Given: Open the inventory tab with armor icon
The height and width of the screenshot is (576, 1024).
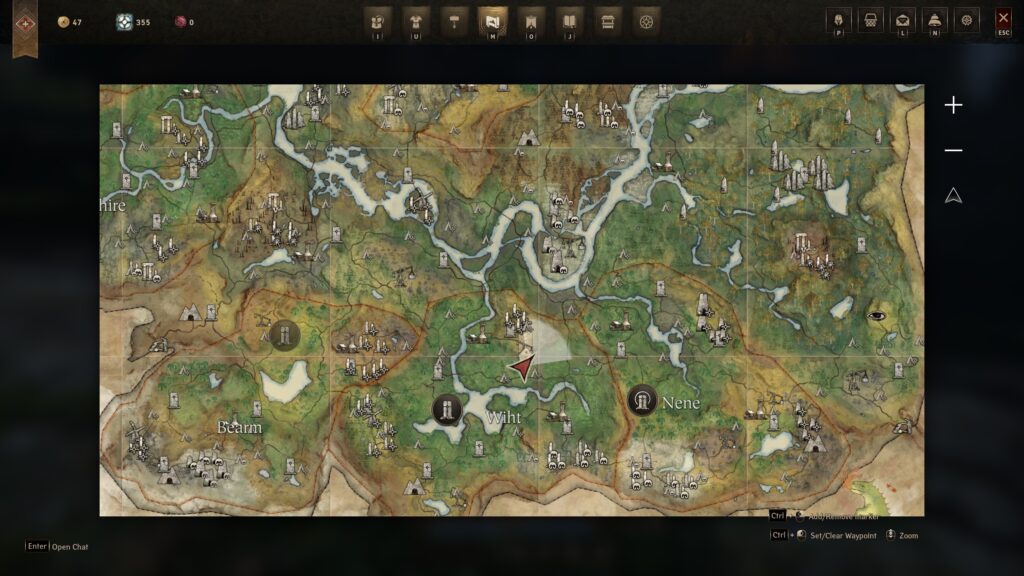Looking at the screenshot, I should click(x=378, y=20).
